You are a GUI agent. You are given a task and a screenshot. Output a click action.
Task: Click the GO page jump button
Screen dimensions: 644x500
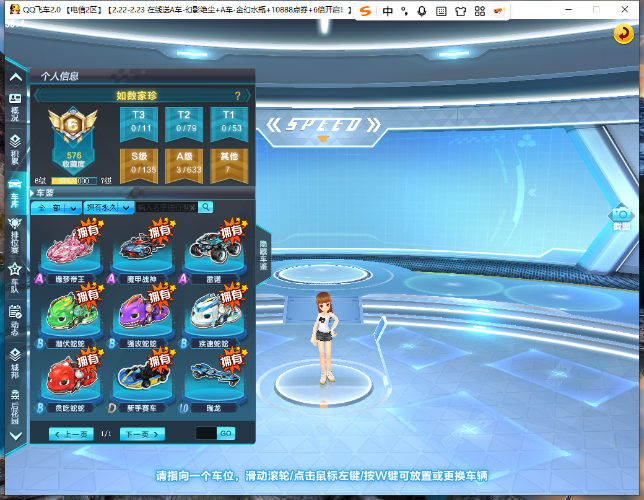click(x=226, y=434)
